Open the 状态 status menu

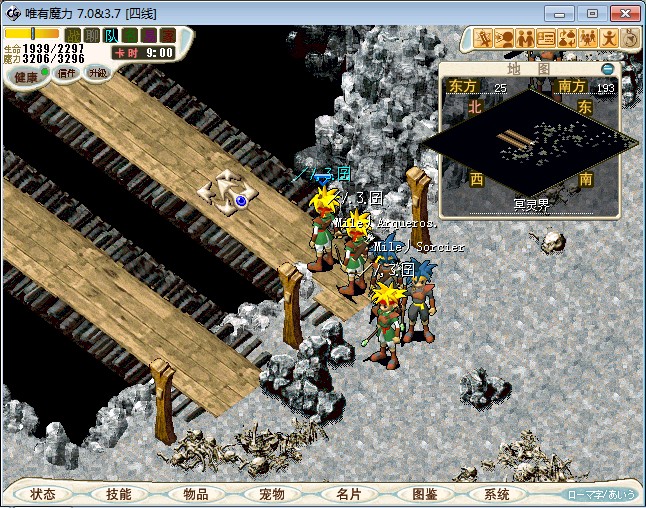coord(43,494)
